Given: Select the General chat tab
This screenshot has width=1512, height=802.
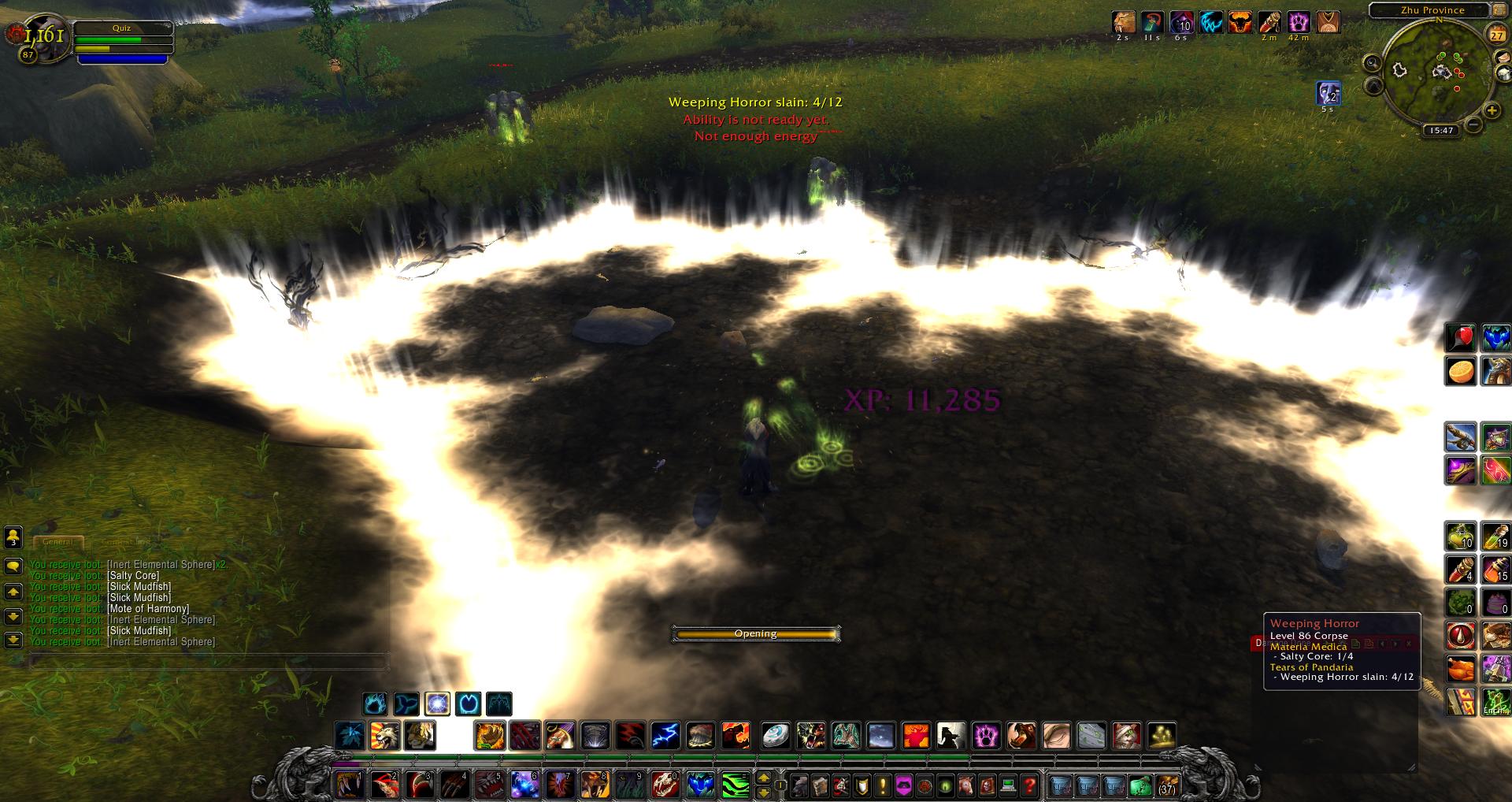Looking at the screenshot, I should pos(57,542).
